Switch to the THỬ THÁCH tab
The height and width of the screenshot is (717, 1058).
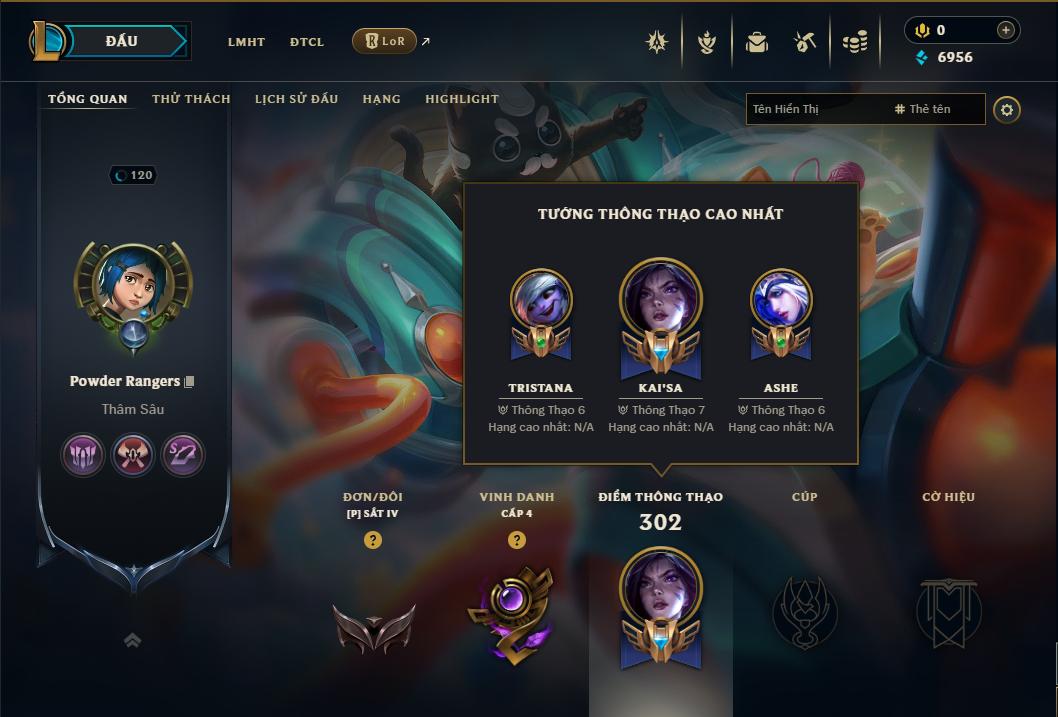click(191, 99)
